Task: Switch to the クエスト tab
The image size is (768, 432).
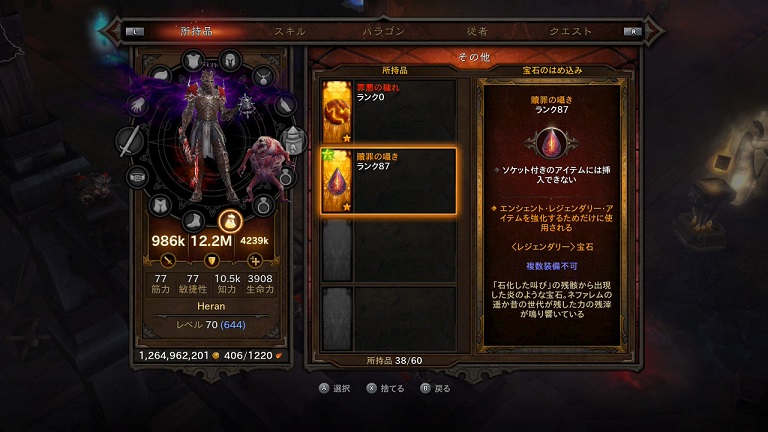Action: click(570, 31)
